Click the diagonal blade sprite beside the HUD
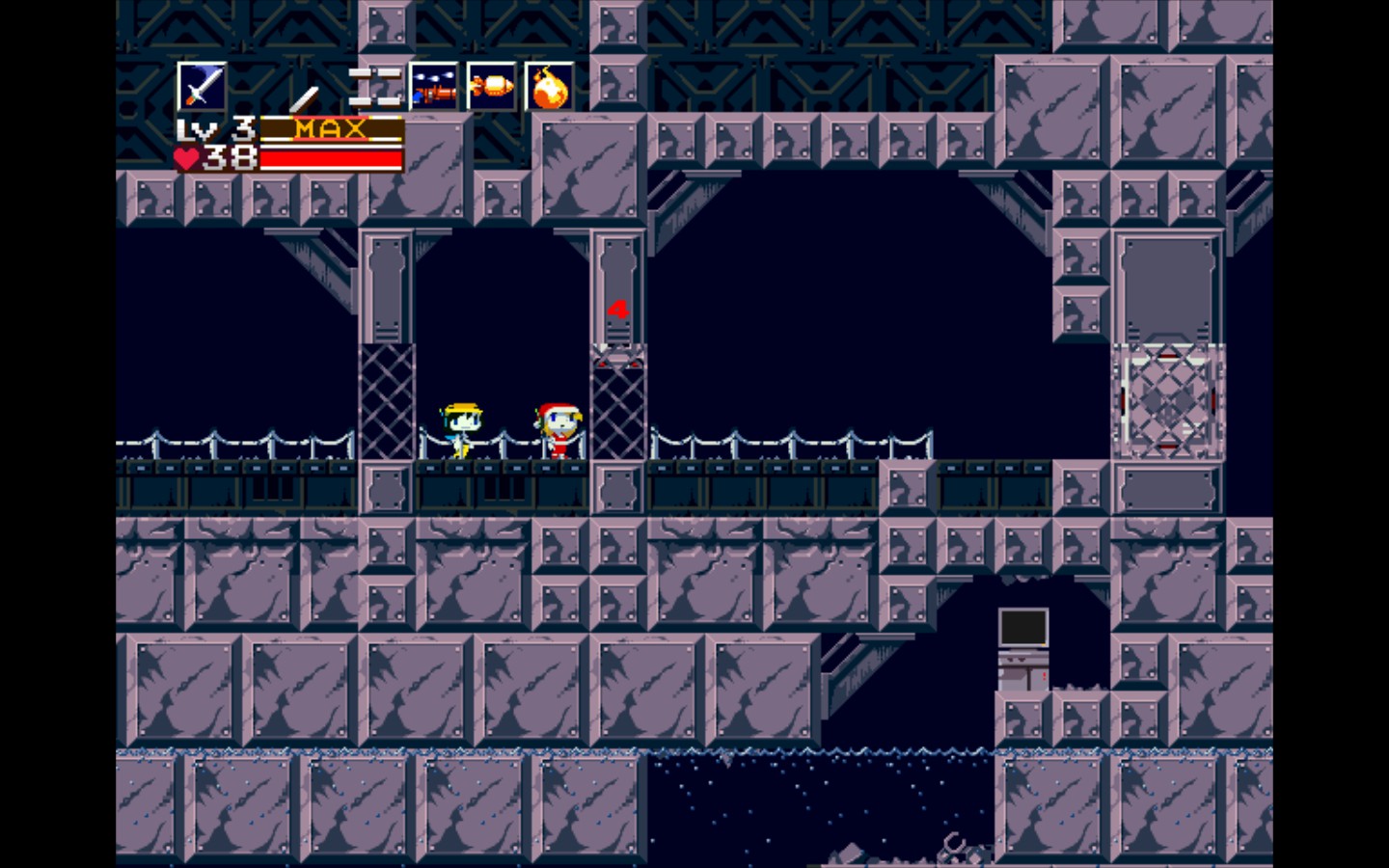Image resolution: width=1389 pixels, height=868 pixels. click(x=305, y=96)
